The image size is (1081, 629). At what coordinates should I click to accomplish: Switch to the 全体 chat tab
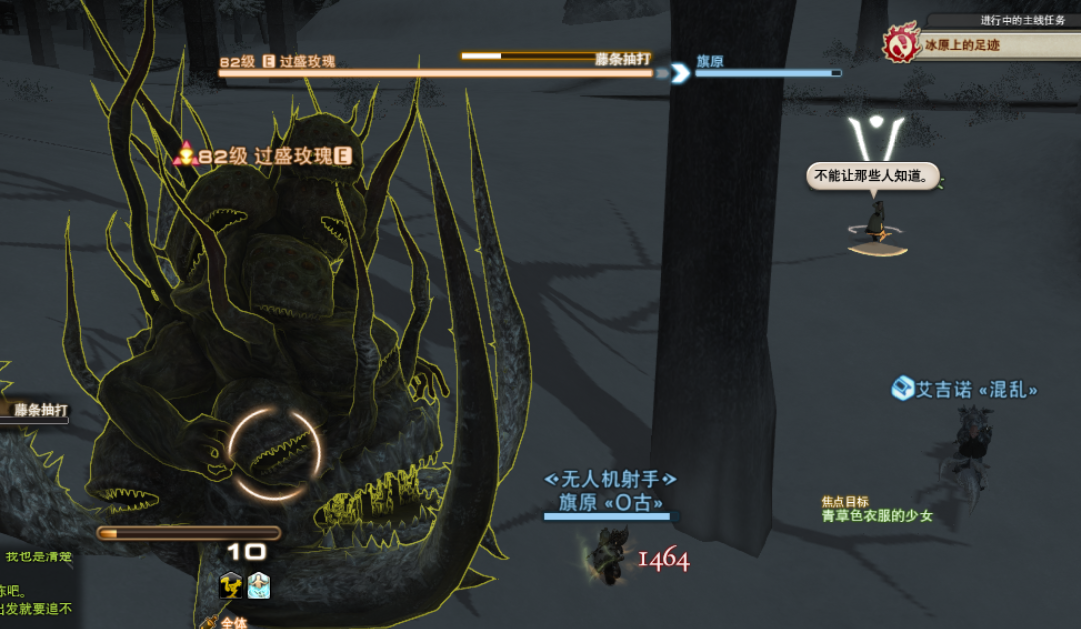233,622
